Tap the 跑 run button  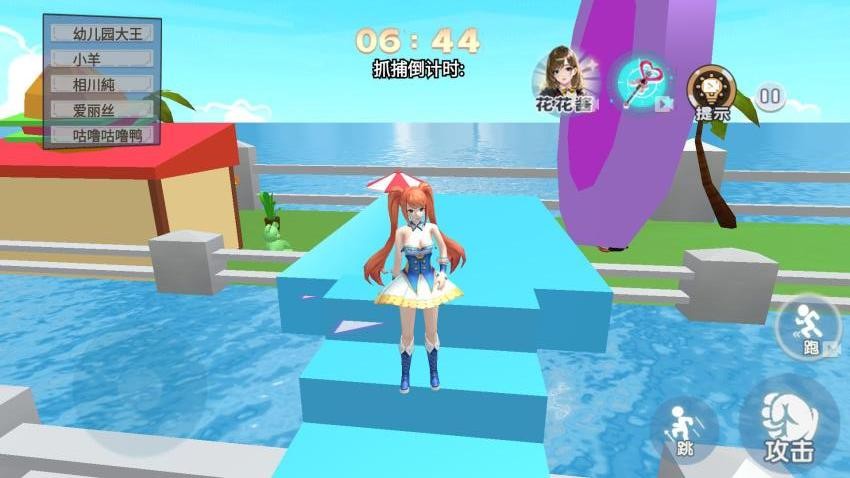[807, 326]
